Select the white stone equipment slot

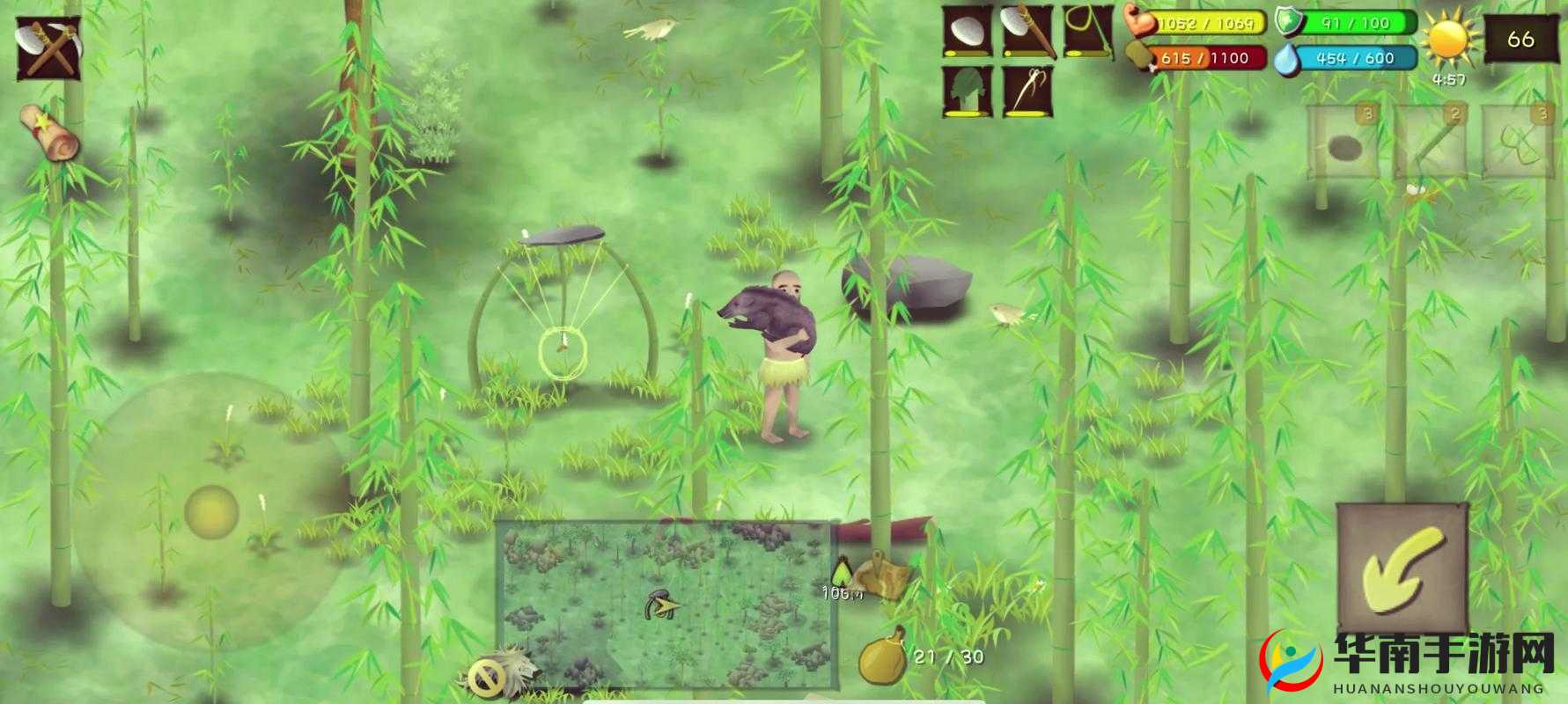point(968,31)
